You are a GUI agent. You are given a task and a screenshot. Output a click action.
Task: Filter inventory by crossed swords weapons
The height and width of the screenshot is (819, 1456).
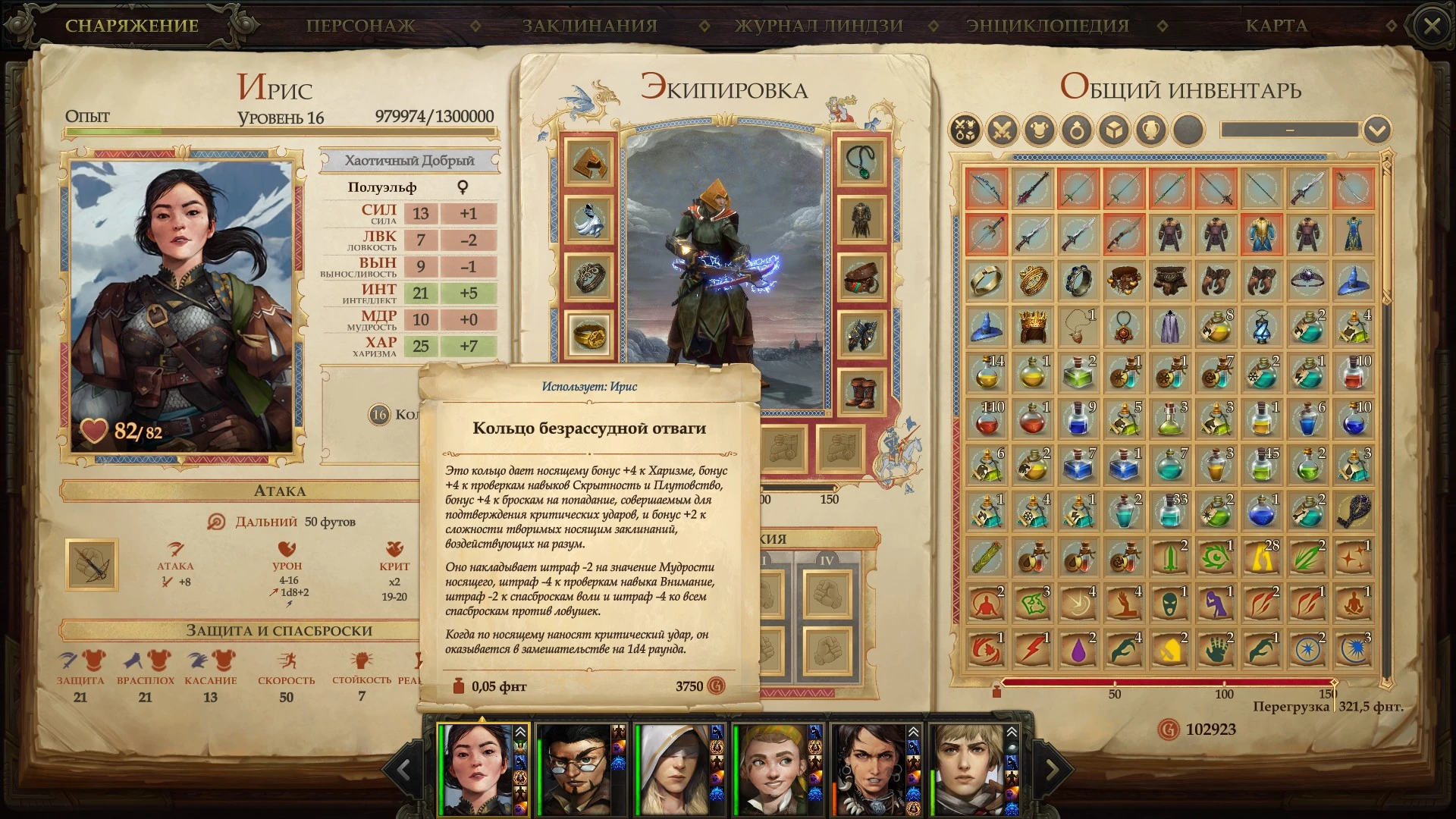[1002, 130]
